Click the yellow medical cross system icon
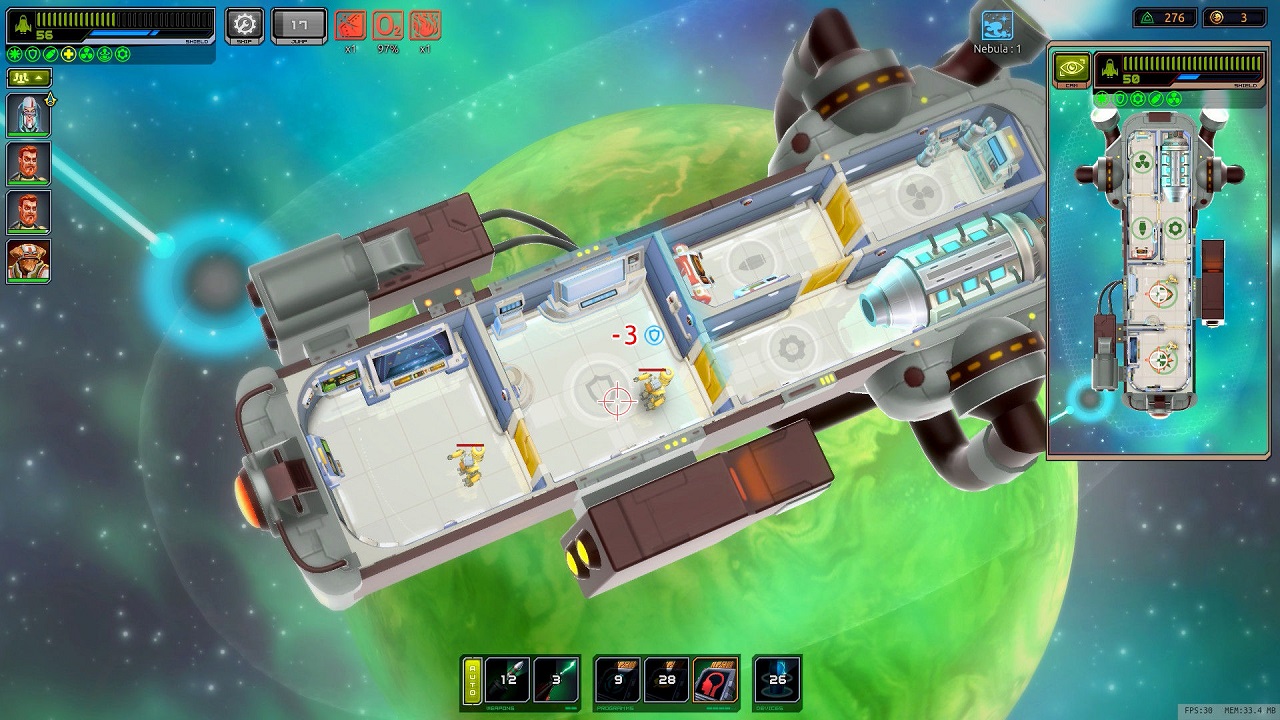 click(68, 54)
